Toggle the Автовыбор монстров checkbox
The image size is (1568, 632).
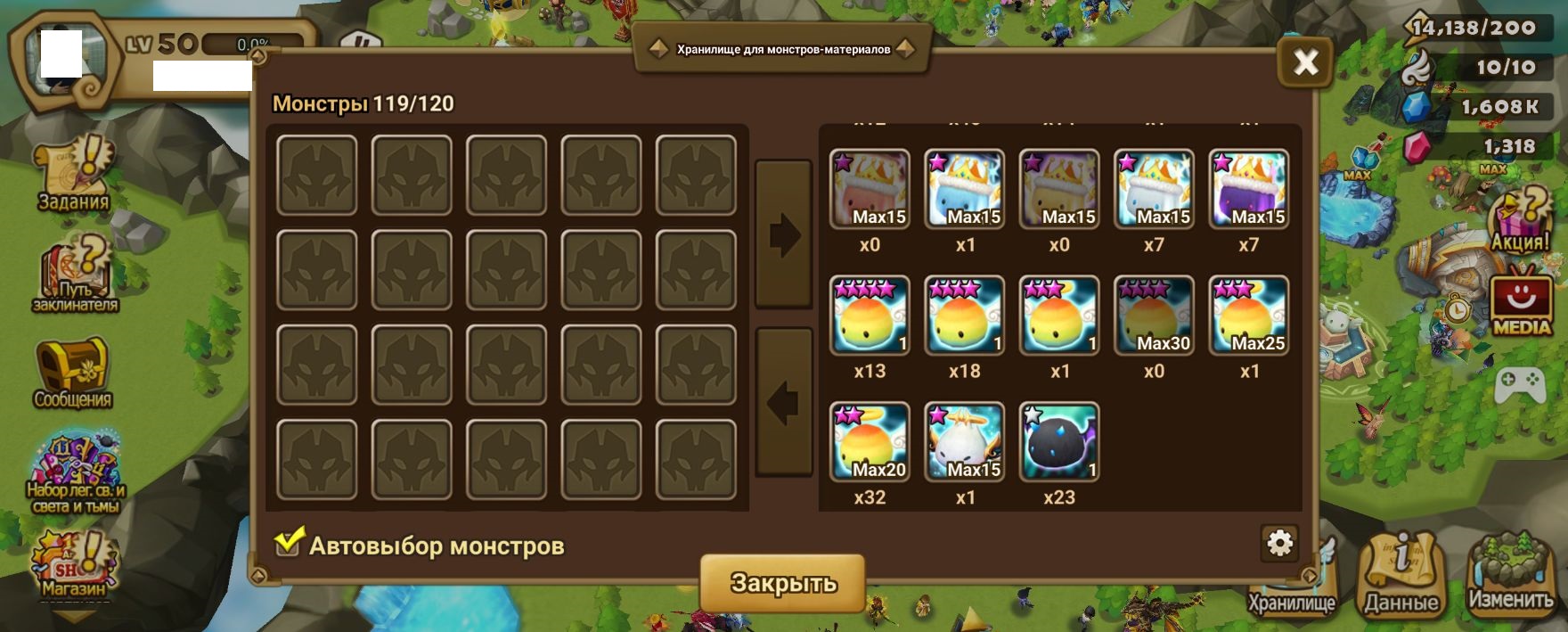coord(288,543)
